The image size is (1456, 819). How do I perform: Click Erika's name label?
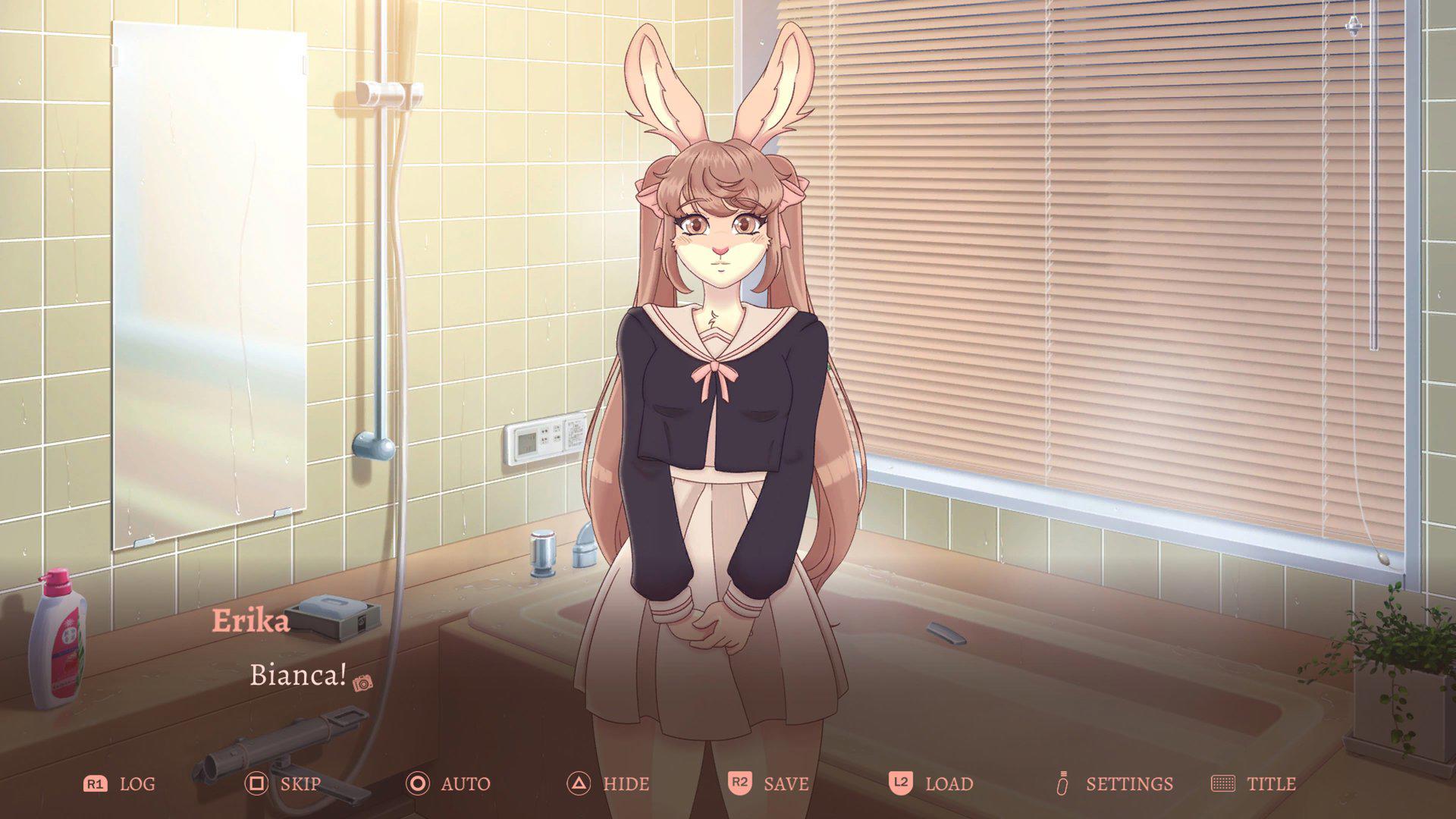click(251, 623)
